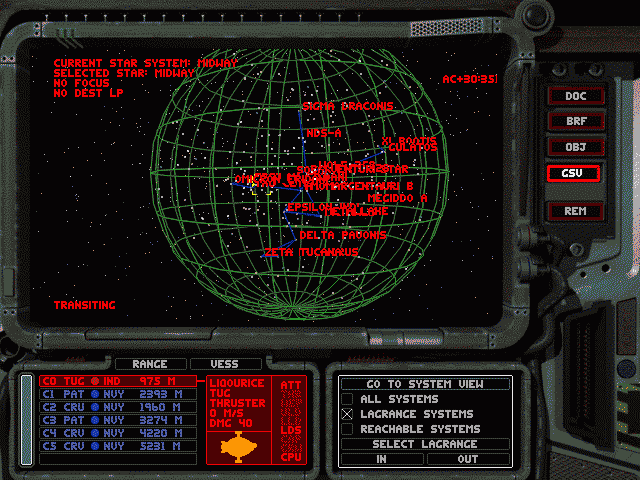
Task: Switch to the RANGE list tab
Action: (150, 364)
